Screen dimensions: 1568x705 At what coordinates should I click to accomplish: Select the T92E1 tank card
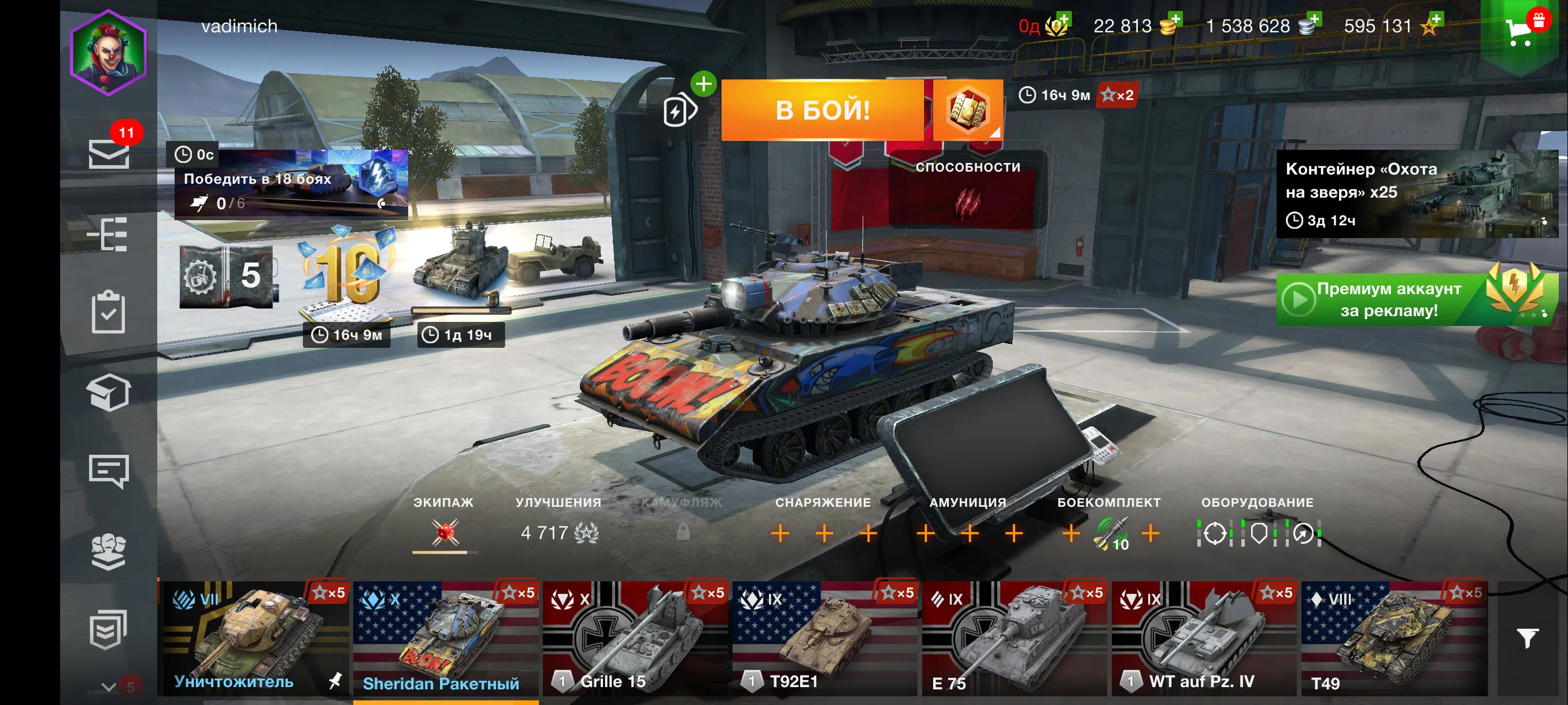824,639
